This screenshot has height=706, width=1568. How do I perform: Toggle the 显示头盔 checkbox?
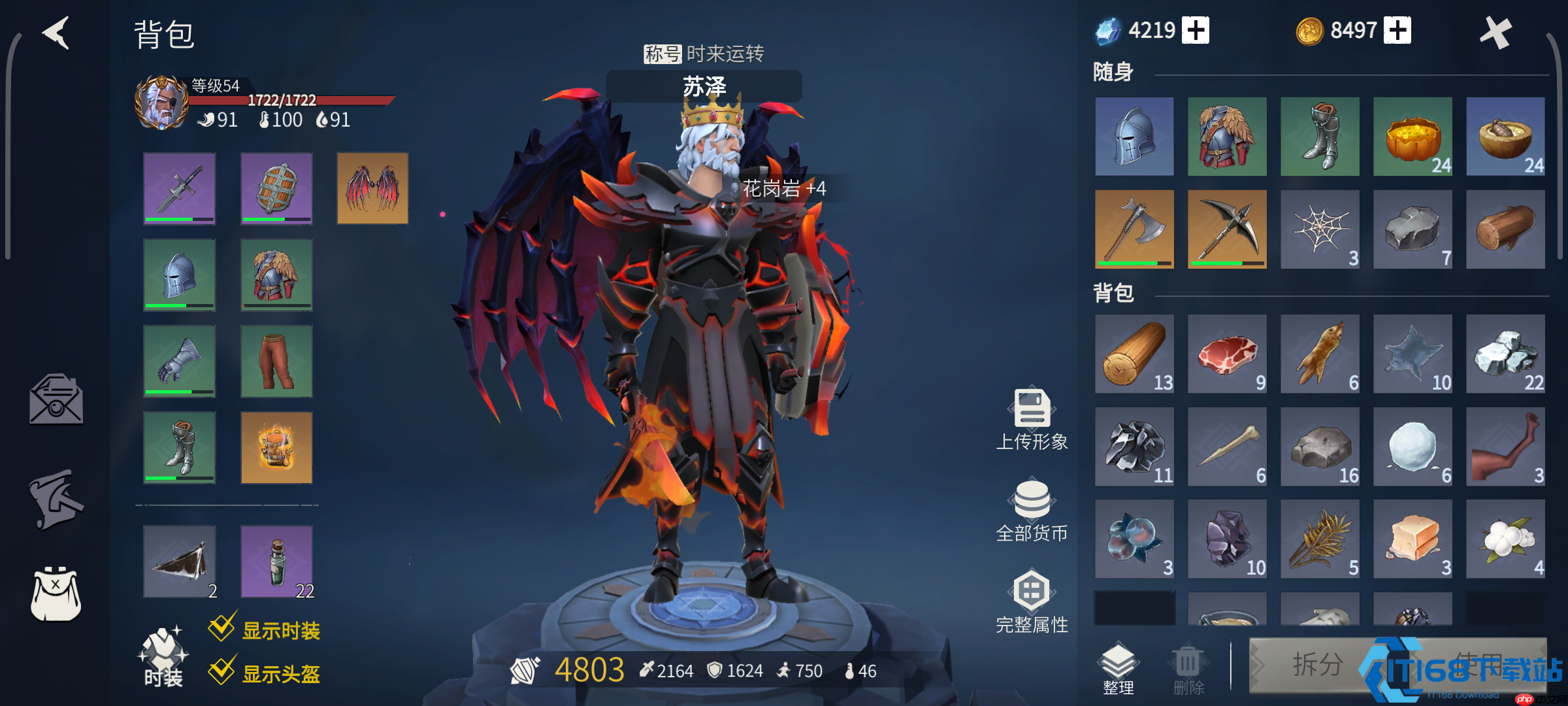coord(222,671)
